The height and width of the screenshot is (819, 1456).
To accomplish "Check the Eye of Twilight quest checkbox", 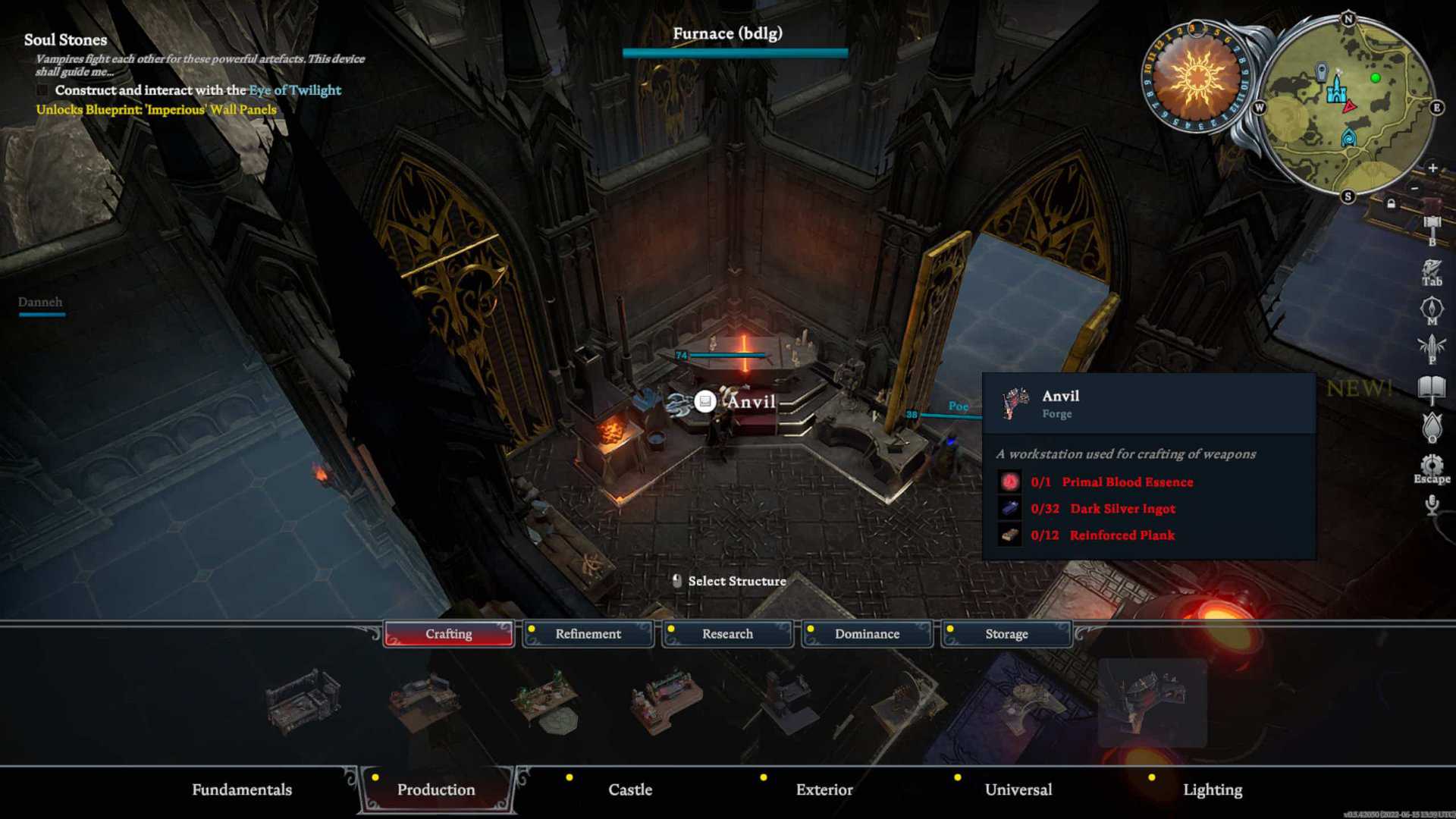I will coord(41,89).
